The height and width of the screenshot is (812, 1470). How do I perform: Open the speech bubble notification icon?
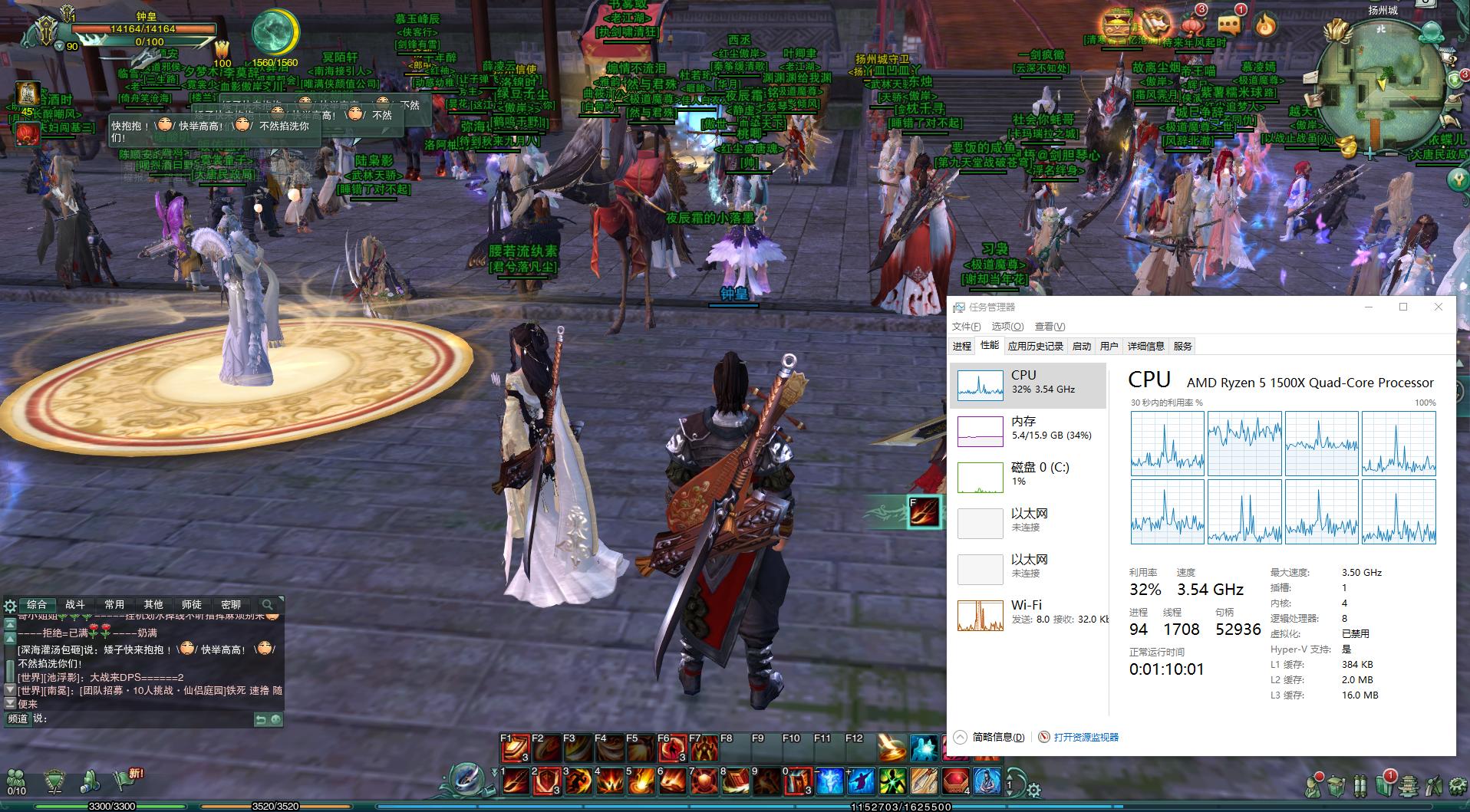pyautogui.click(x=1228, y=25)
